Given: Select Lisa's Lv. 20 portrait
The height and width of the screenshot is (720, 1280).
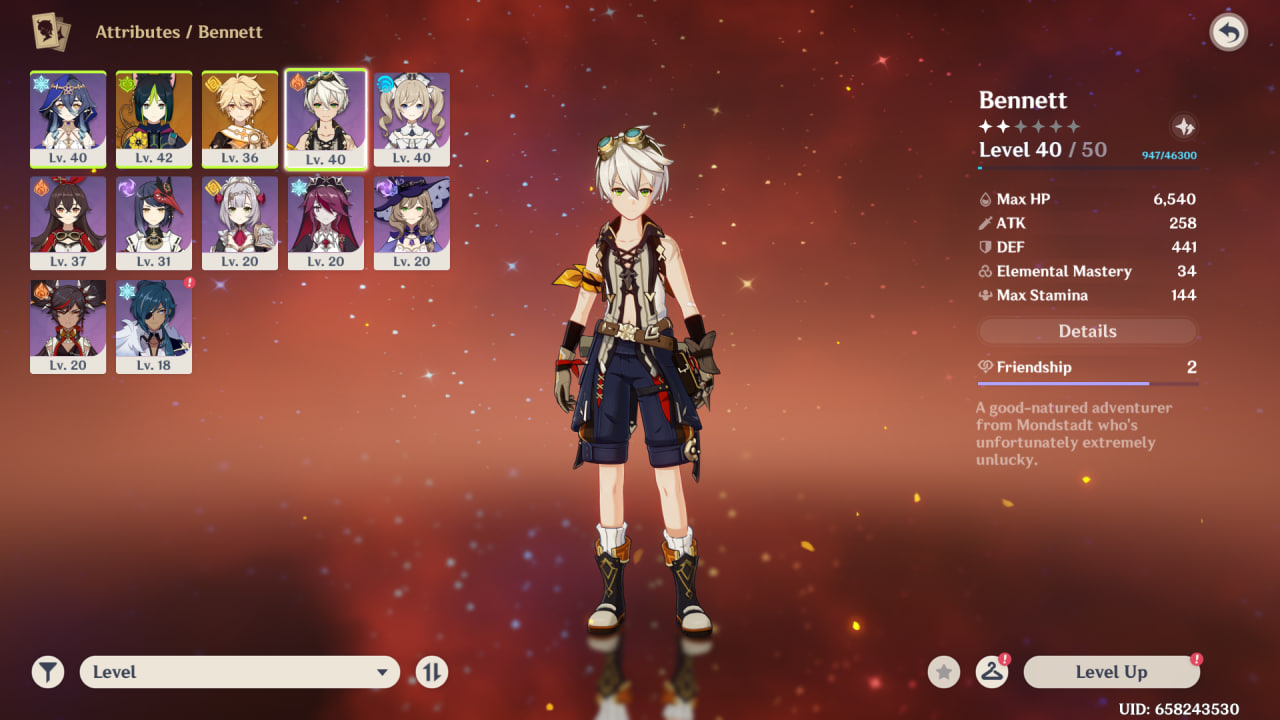Looking at the screenshot, I should (x=412, y=222).
